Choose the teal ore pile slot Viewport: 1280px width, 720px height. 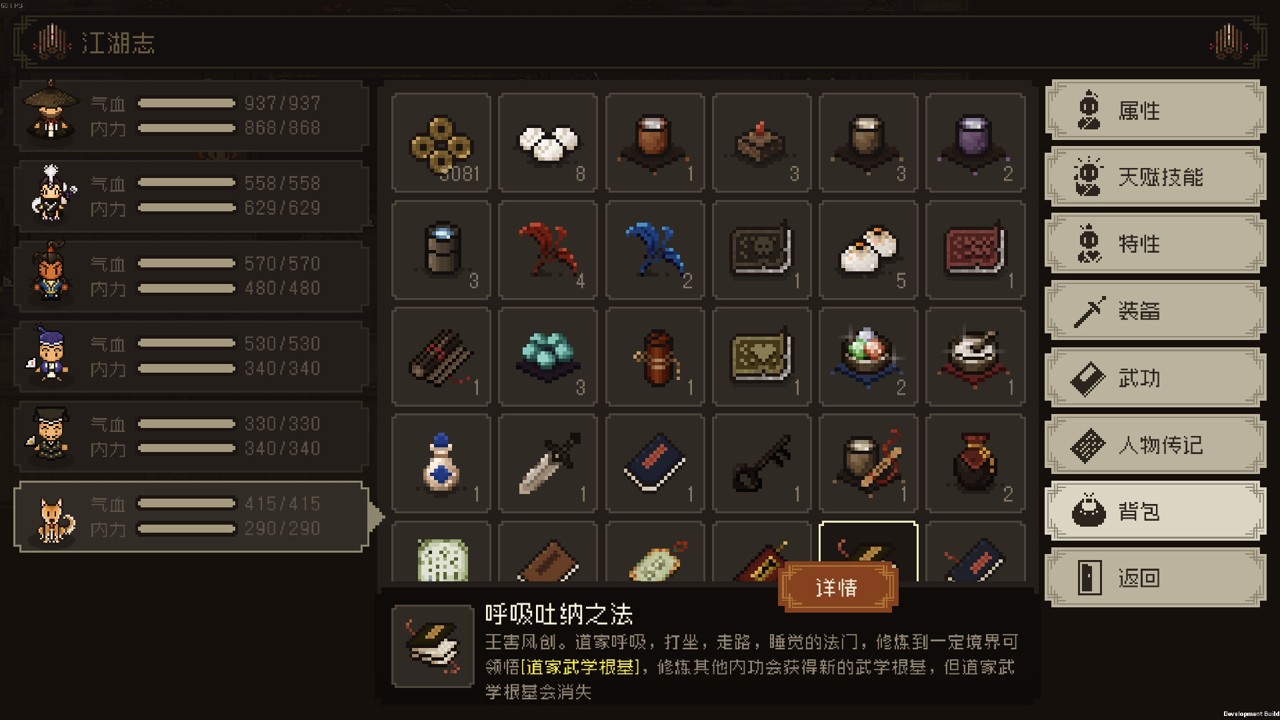[548, 356]
